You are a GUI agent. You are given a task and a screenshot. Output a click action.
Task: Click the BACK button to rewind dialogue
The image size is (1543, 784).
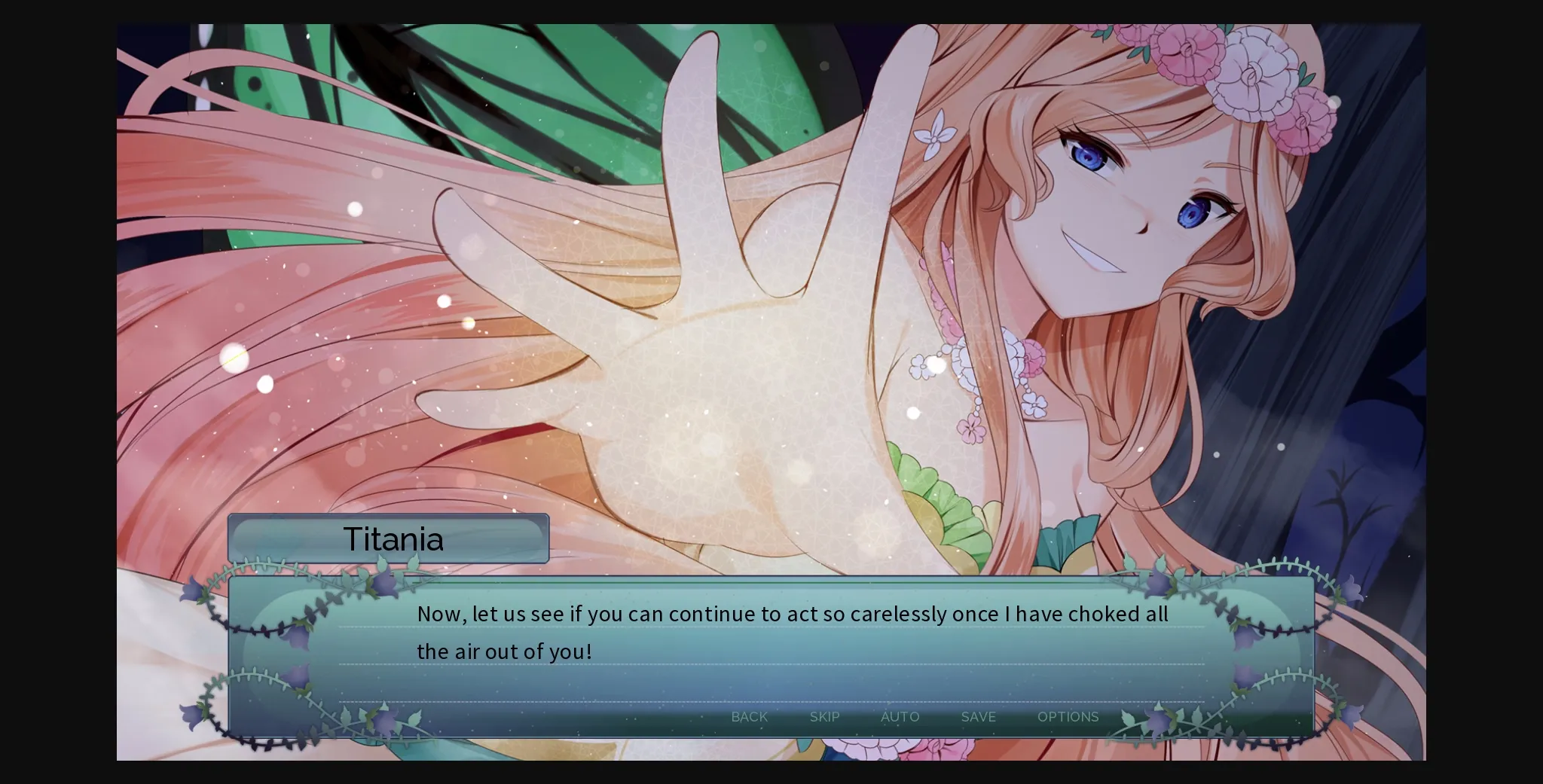749,717
